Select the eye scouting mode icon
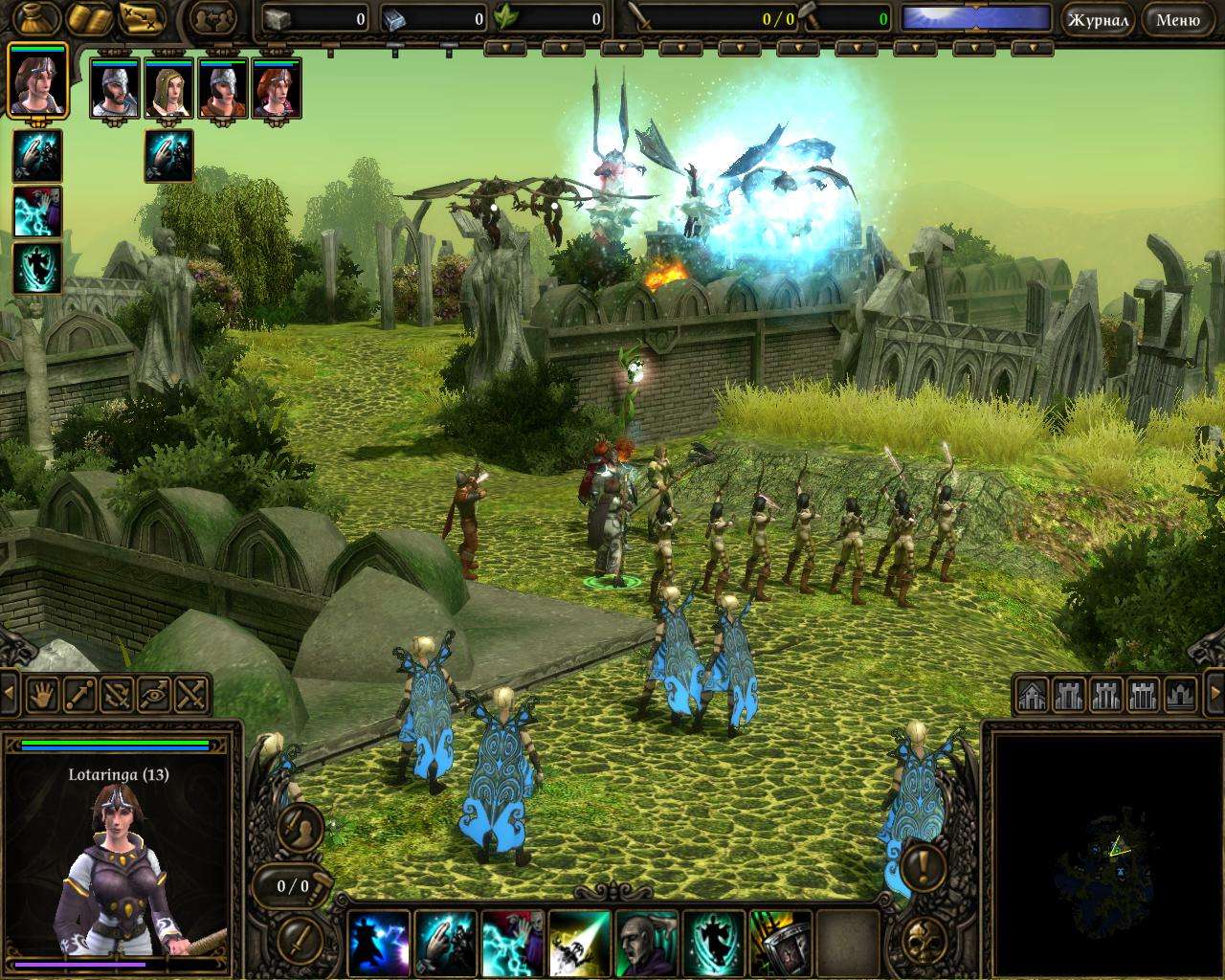Viewport: 1225px width, 980px height. tap(153, 696)
